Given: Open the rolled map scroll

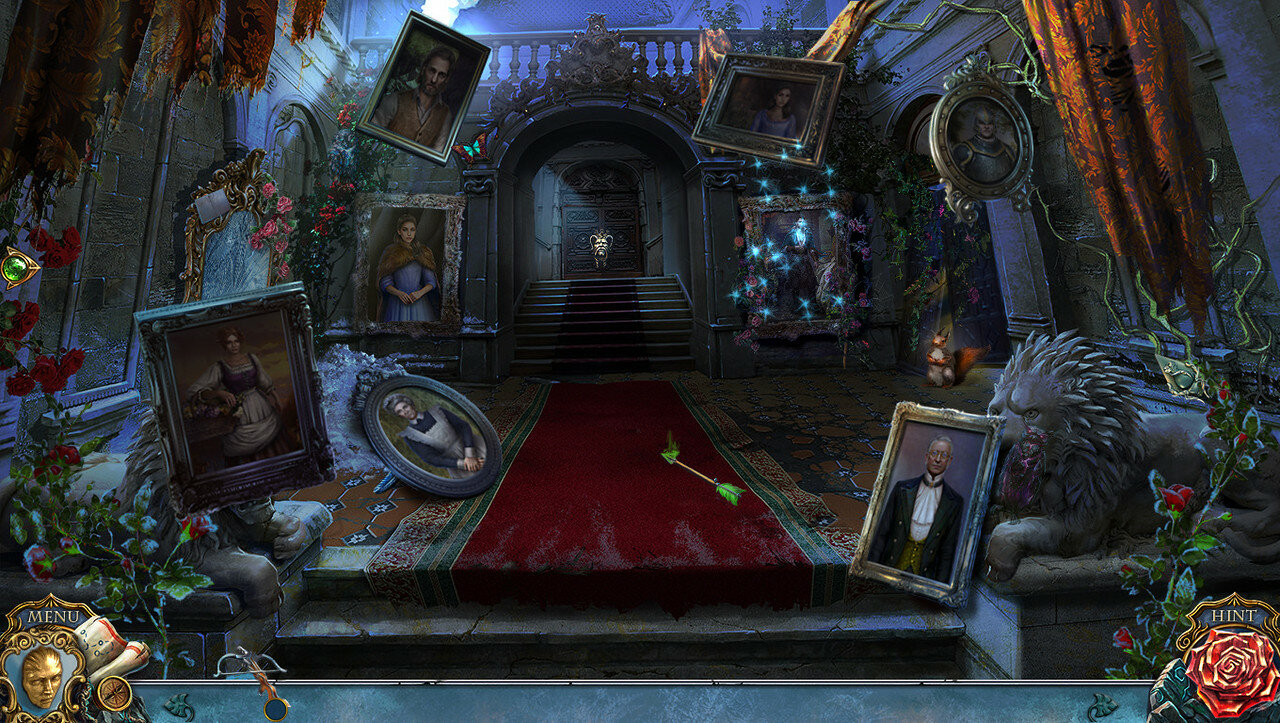Looking at the screenshot, I should pyautogui.click(x=112, y=645).
